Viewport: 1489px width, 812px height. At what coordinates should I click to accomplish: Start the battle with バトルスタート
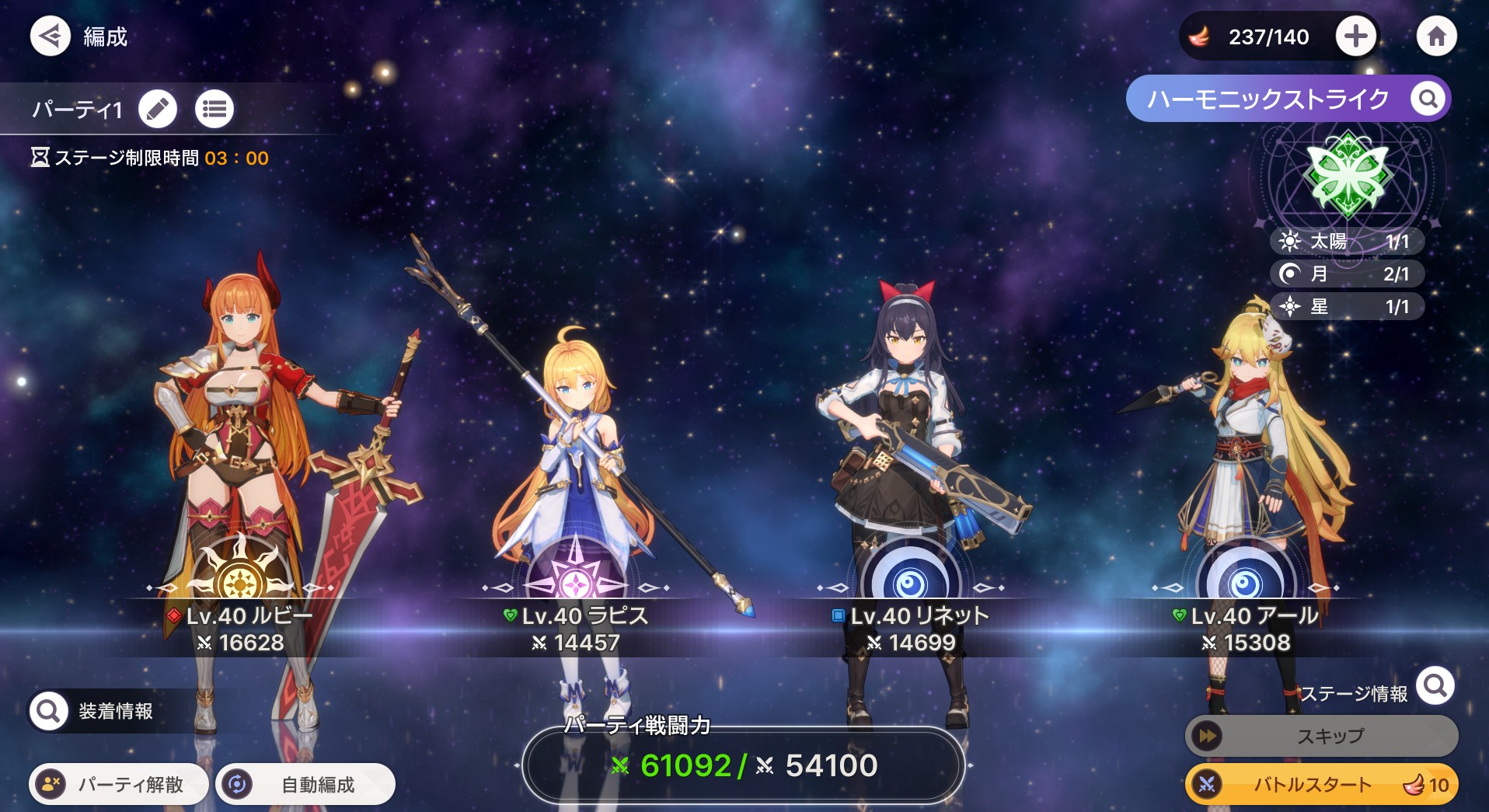tap(1321, 784)
